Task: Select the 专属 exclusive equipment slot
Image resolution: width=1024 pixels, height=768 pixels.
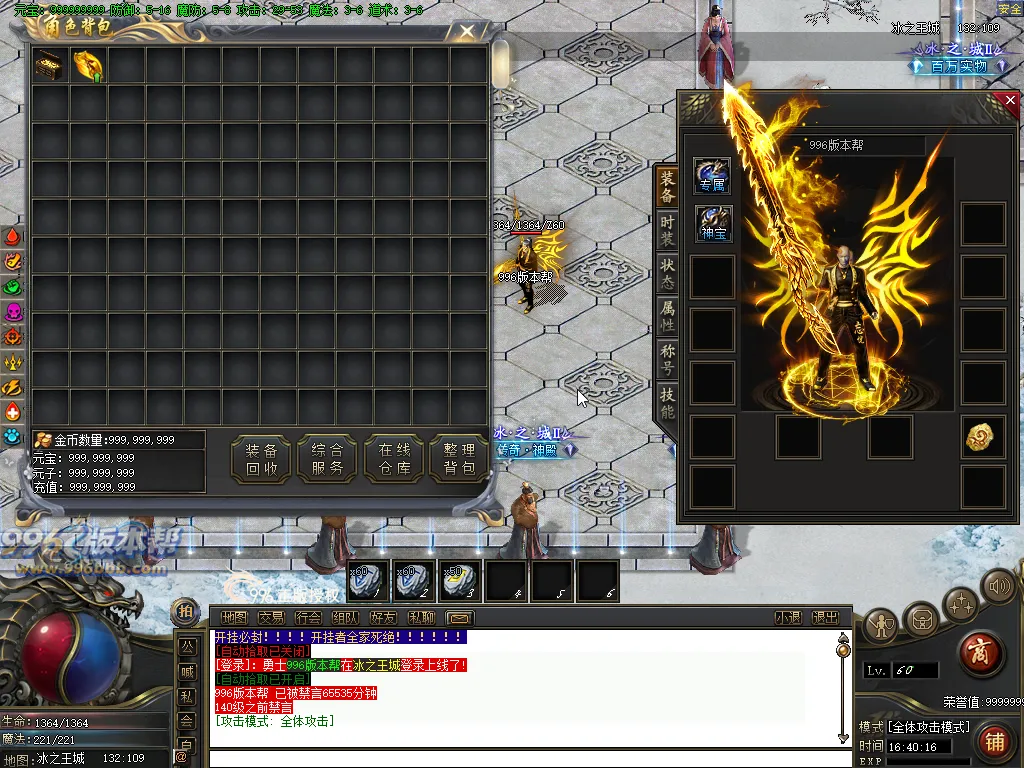Action: (x=712, y=175)
